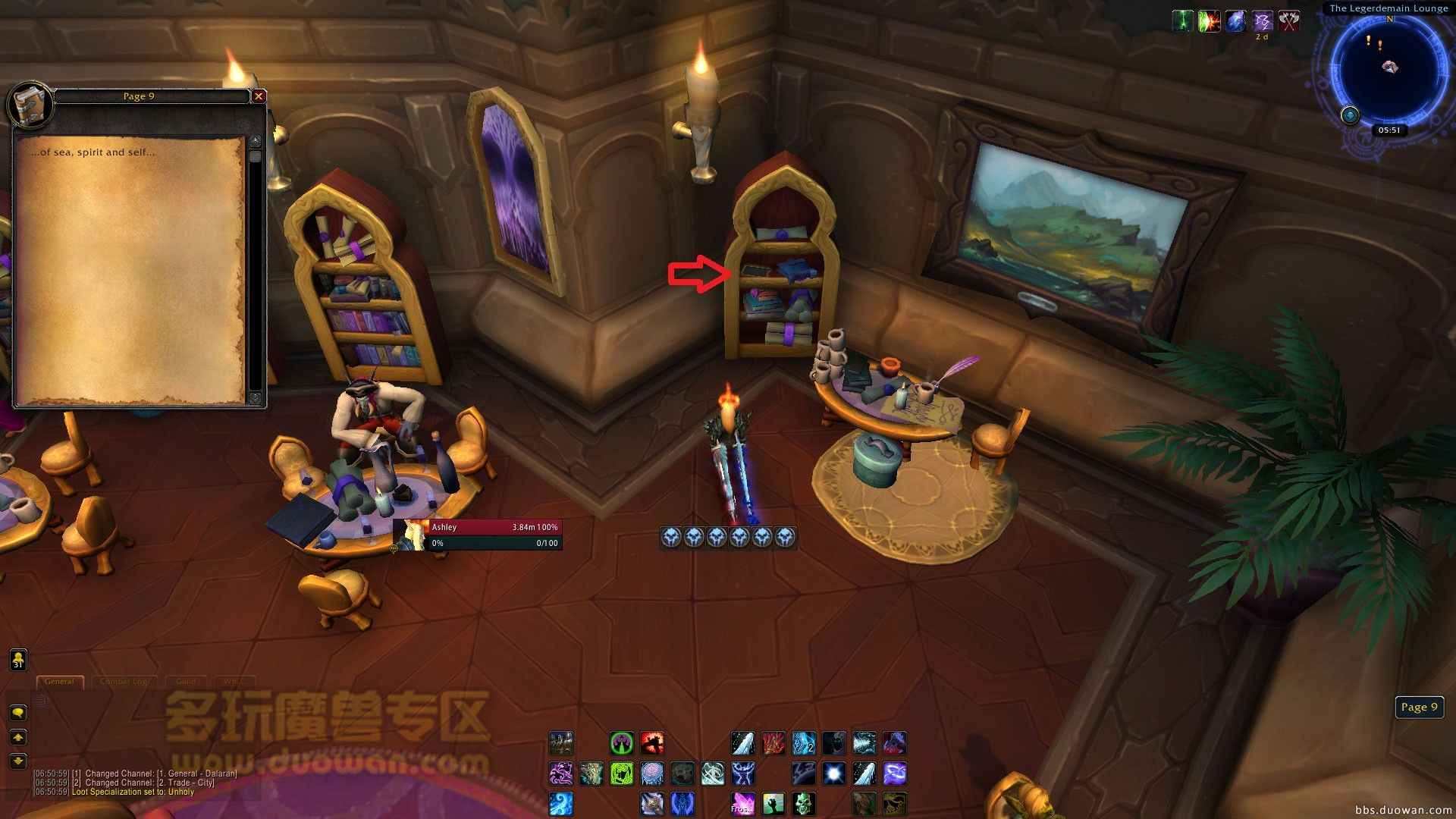Click the chat scroll-up arrow button
Viewport: 1456px width, 819px height.
coord(18,737)
